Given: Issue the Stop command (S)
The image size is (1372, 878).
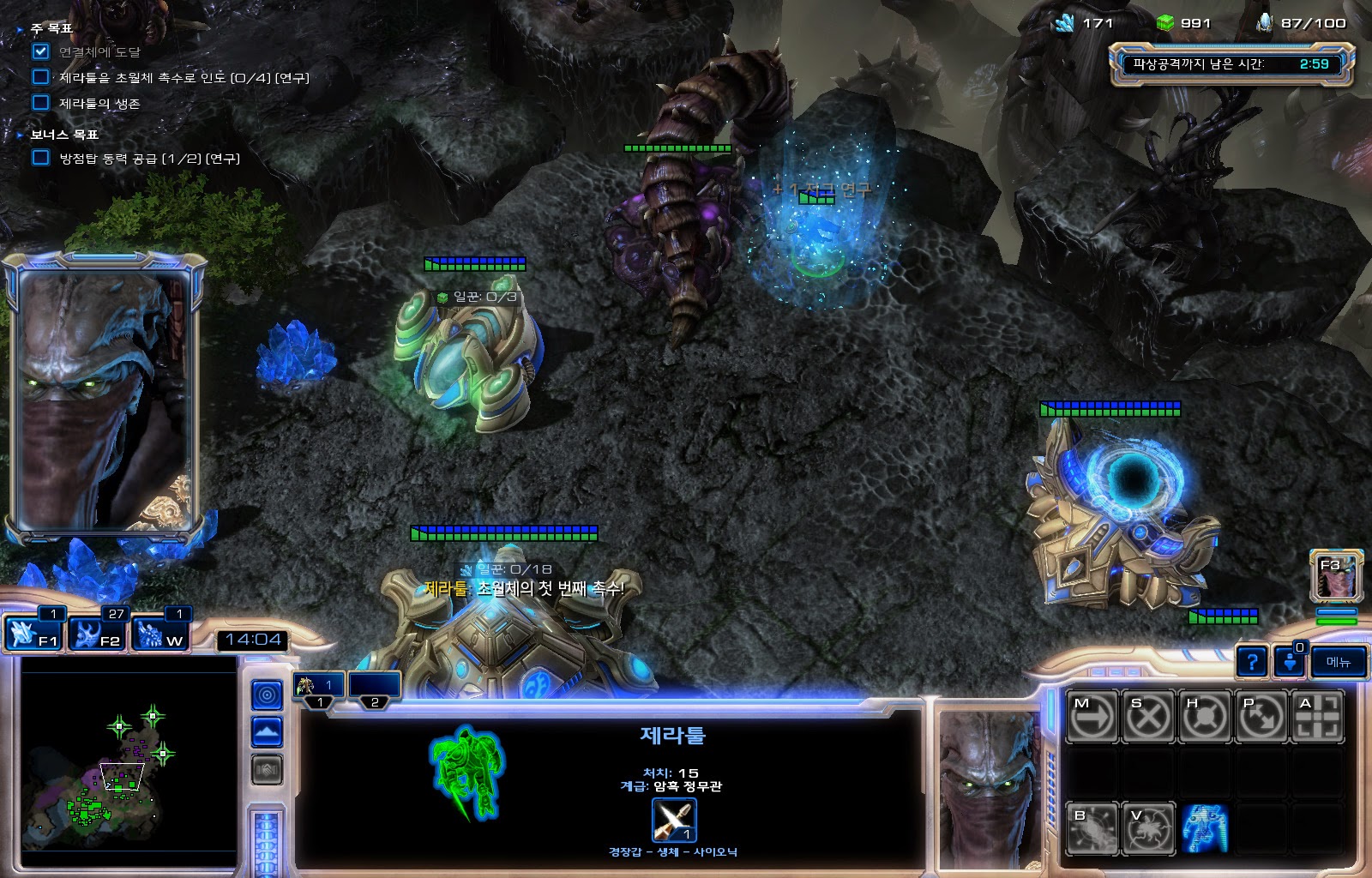Looking at the screenshot, I should tap(1148, 716).
